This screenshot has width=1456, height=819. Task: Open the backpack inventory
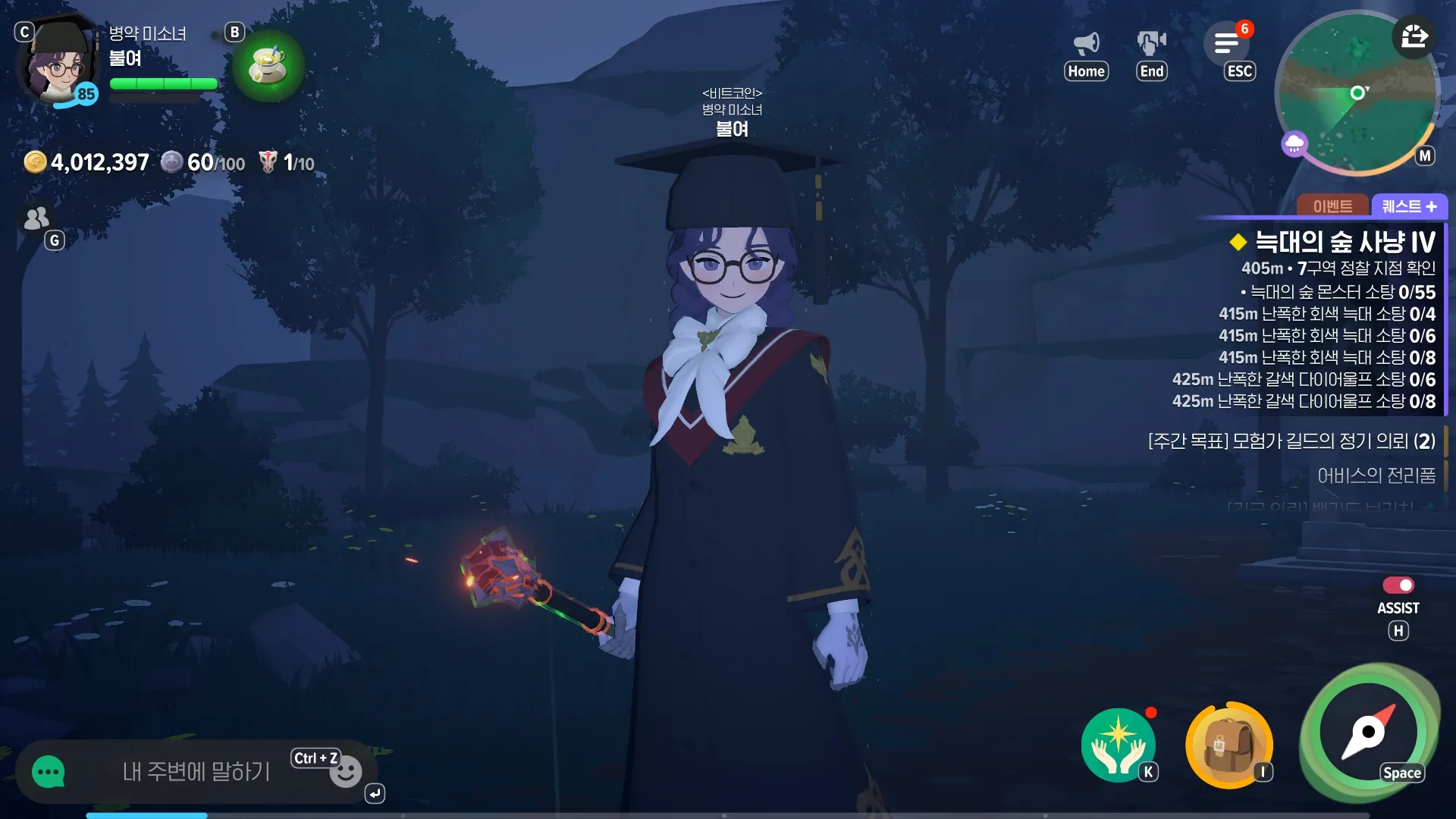coord(1228,745)
